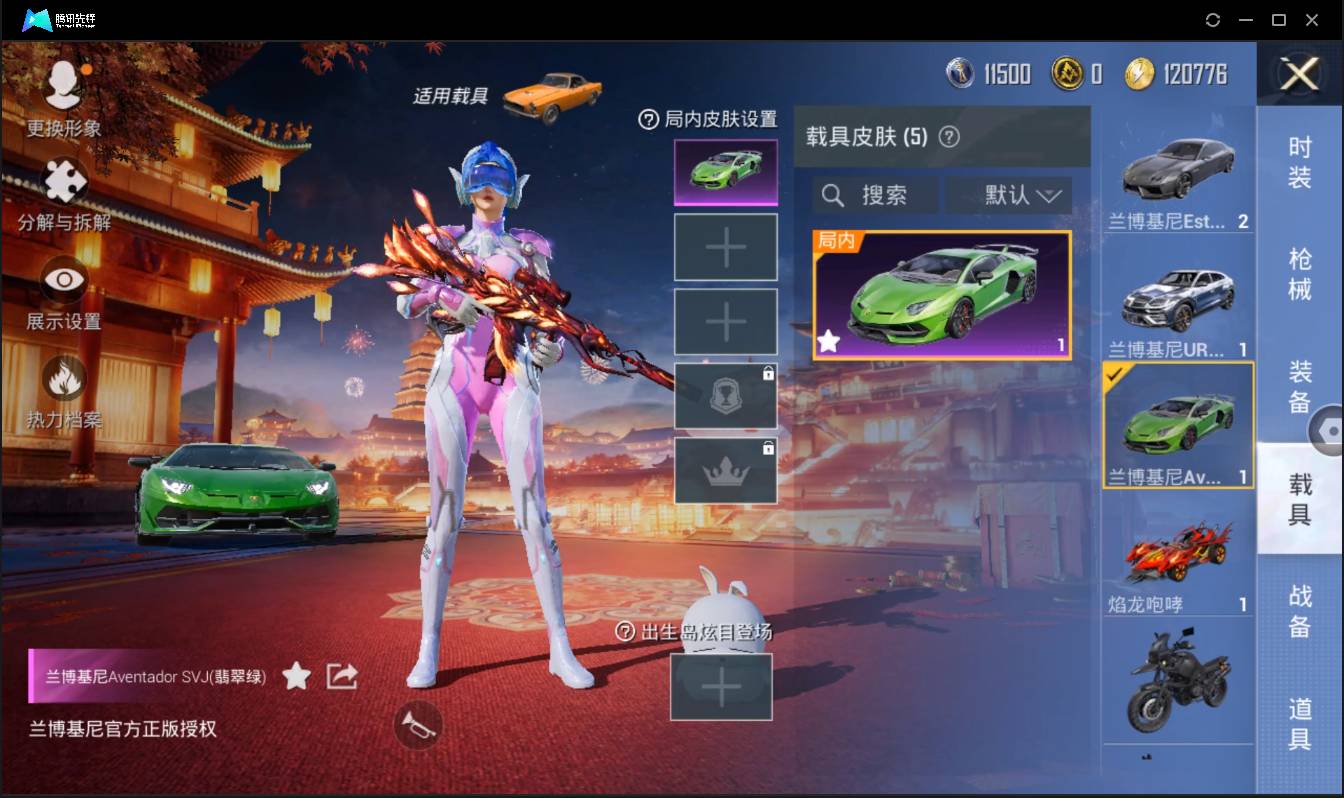Open the 局内皮肤设置 help question mark
Viewport: 1344px width, 798px height.
click(650, 119)
